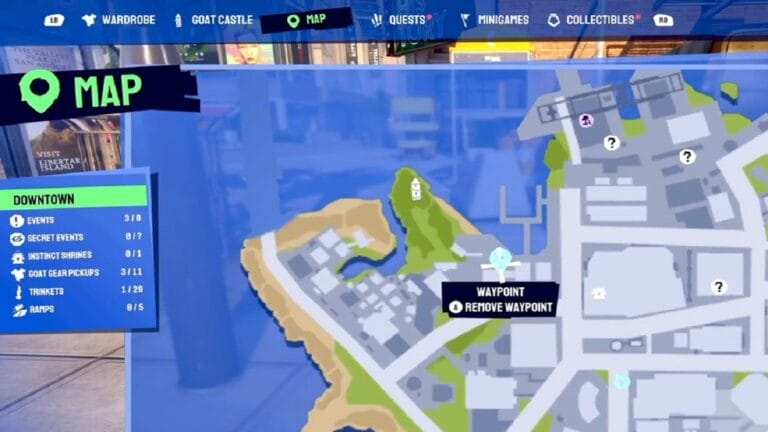Show the Collectibles tab
This screenshot has height=432, width=768.
tap(595, 19)
